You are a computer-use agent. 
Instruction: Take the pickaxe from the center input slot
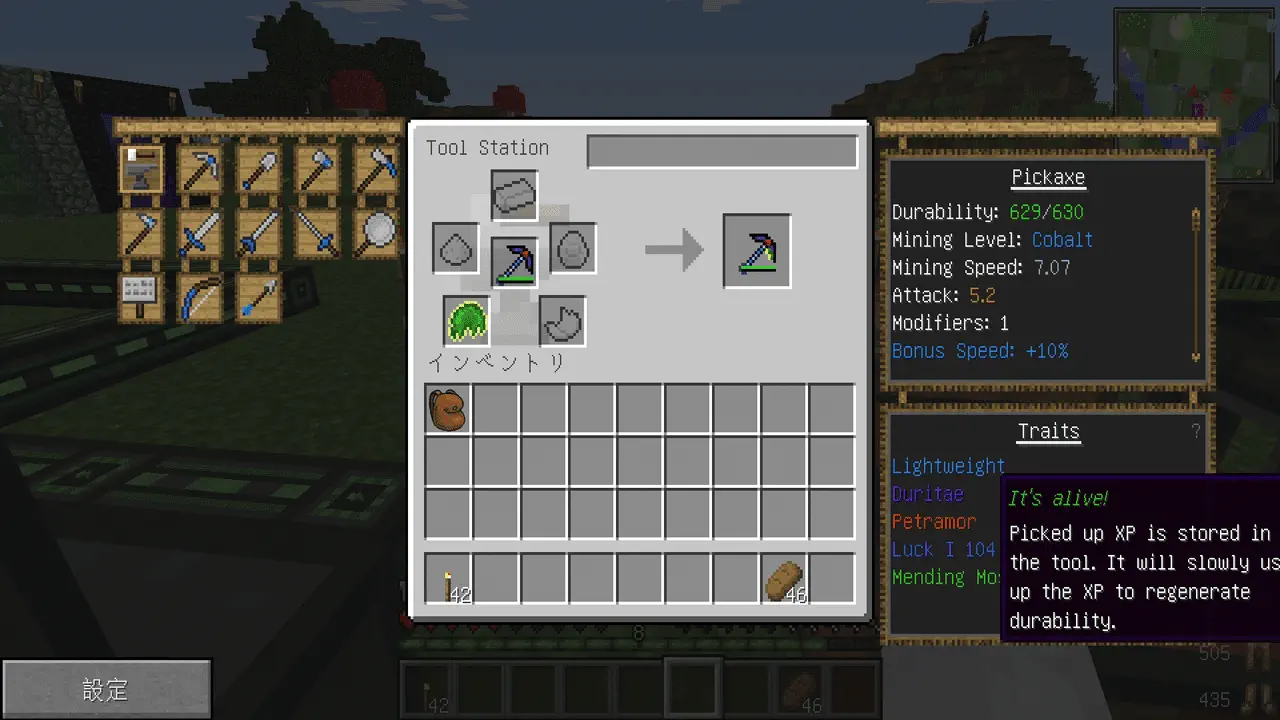515,260
